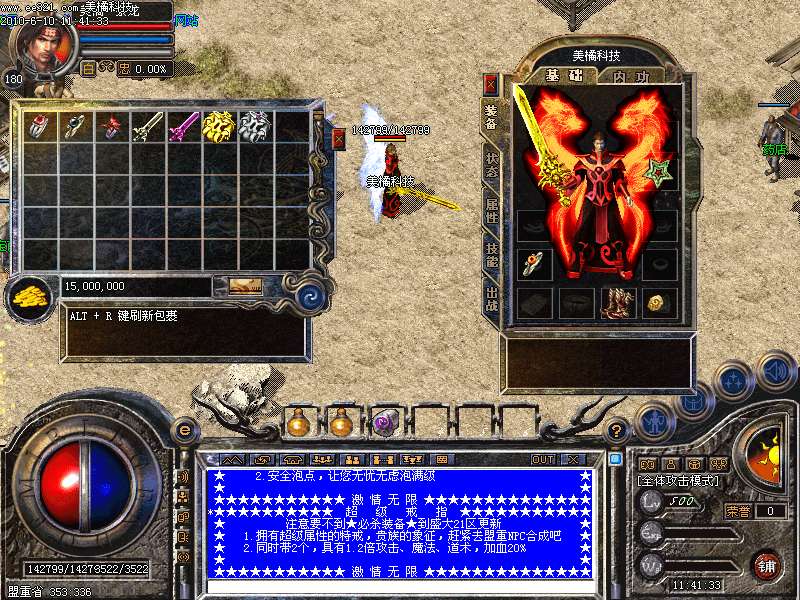Select the first gourd potion in the belt
The image size is (800, 600).
[297, 423]
